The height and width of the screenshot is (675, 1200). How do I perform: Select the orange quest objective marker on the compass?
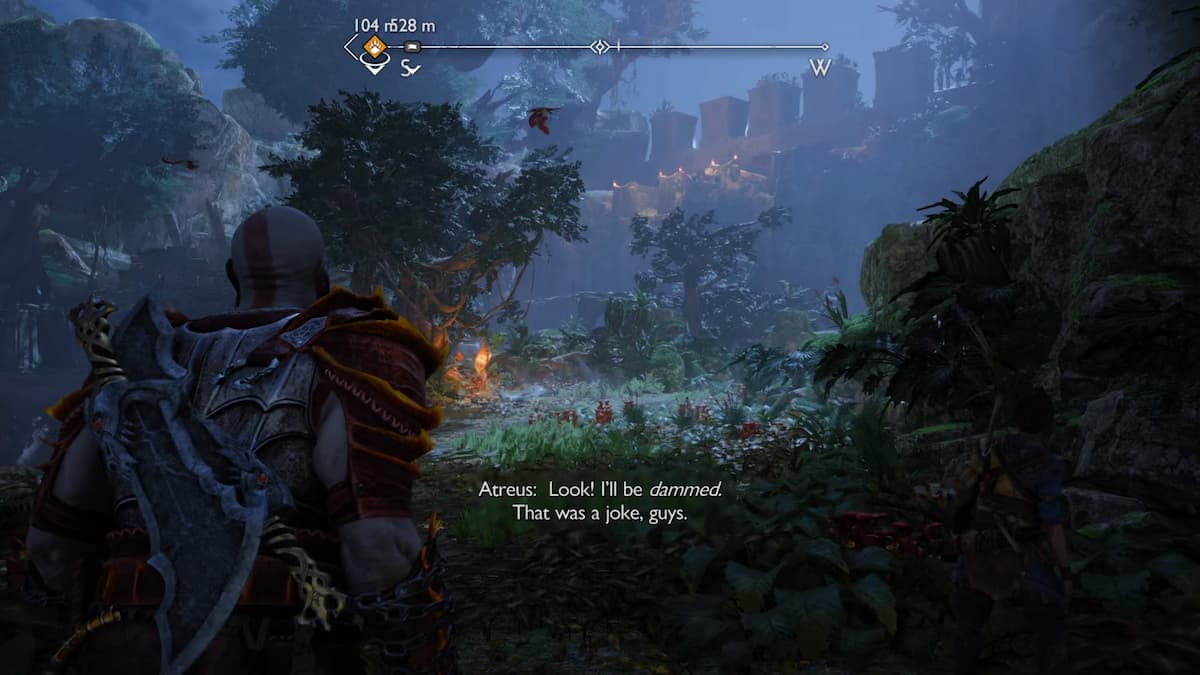click(x=374, y=46)
